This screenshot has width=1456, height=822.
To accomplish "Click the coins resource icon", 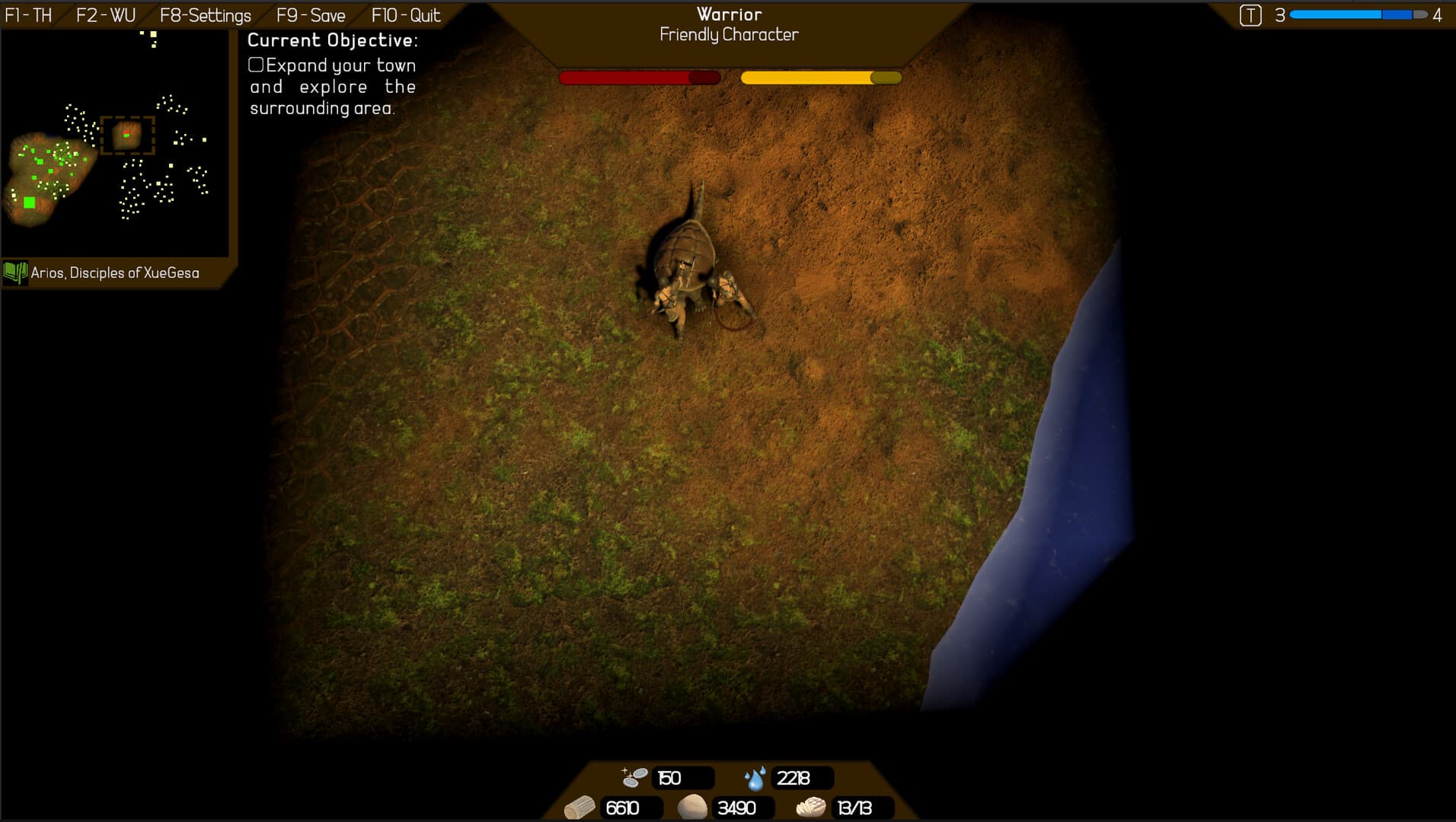I will [634, 778].
